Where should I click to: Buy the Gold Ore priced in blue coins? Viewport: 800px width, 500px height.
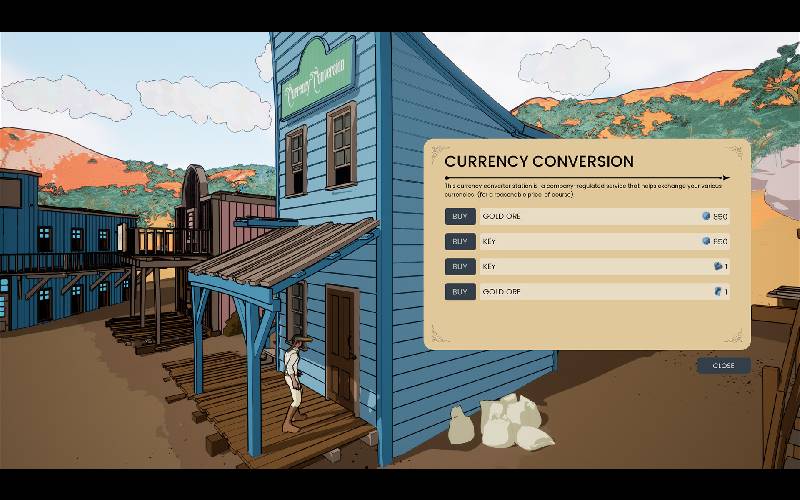coord(459,216)
